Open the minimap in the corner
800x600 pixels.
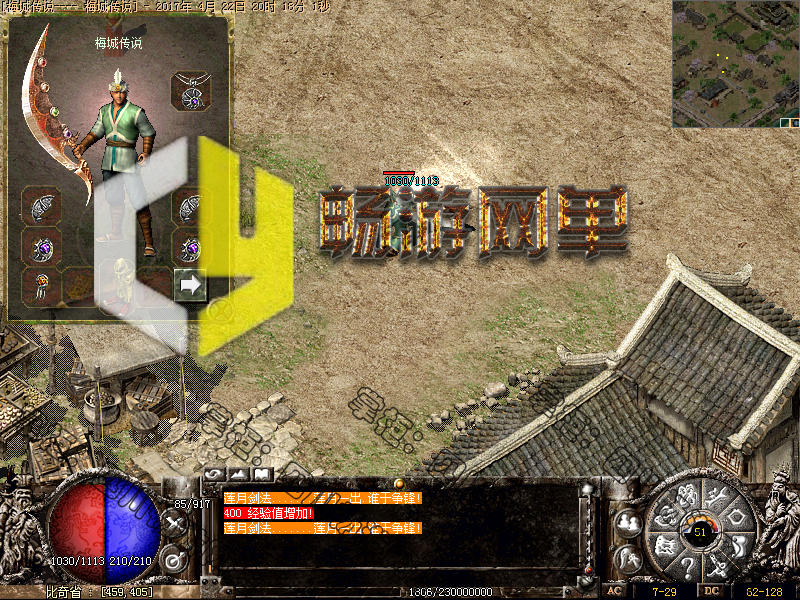point(735,63)
